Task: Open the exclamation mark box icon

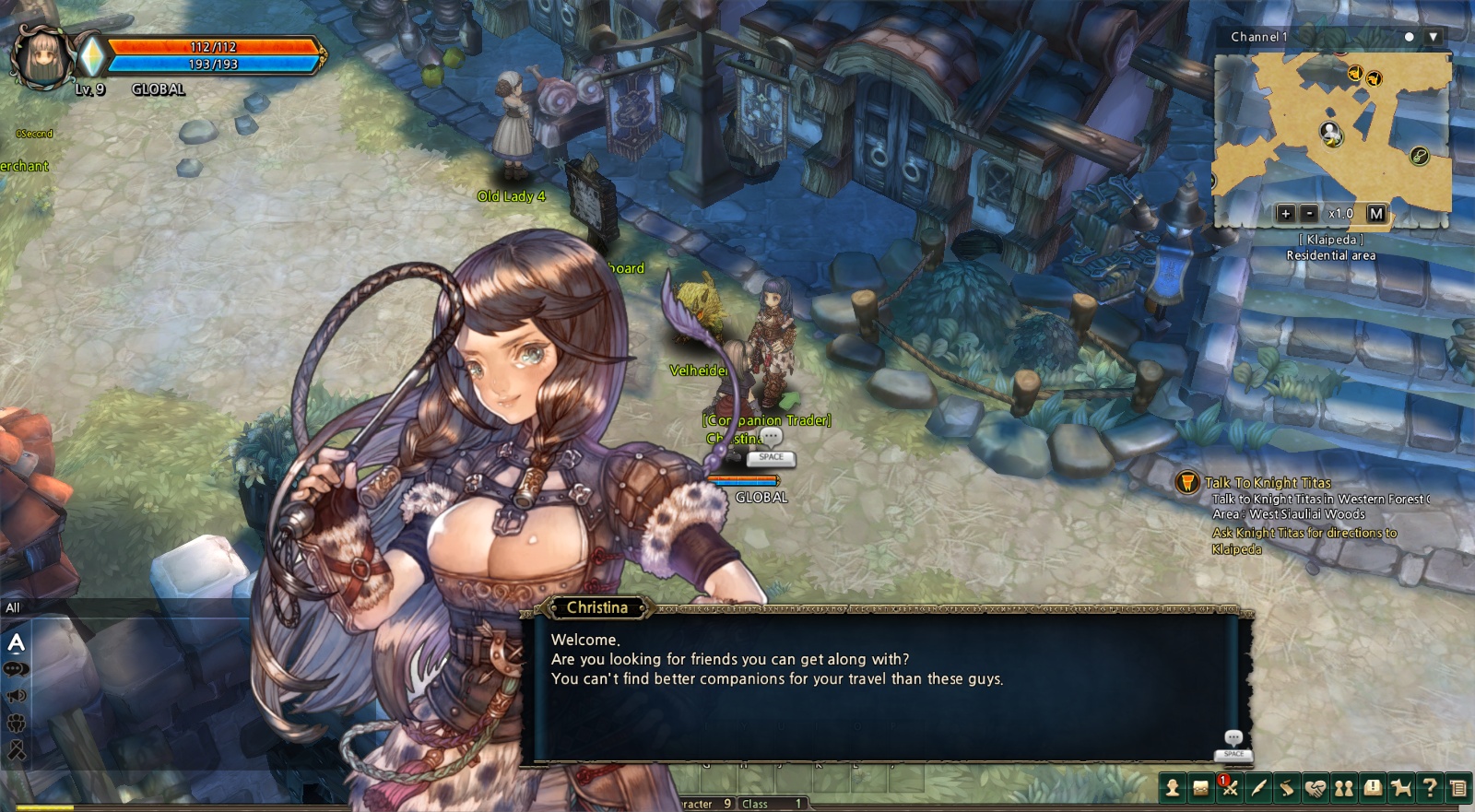Action: coord(1373,788)
